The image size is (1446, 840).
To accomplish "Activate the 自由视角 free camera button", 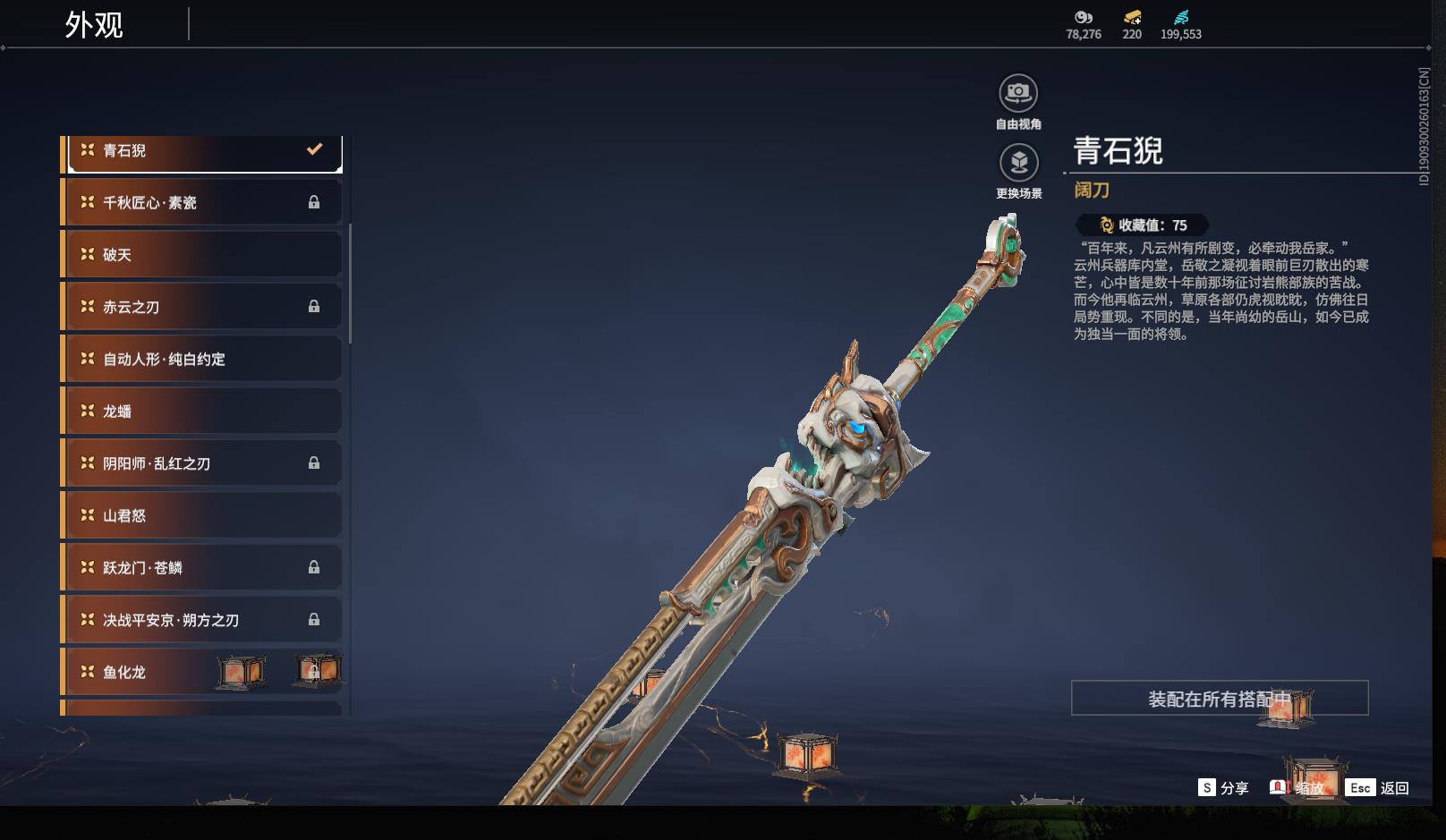I will coord(1018,94).
